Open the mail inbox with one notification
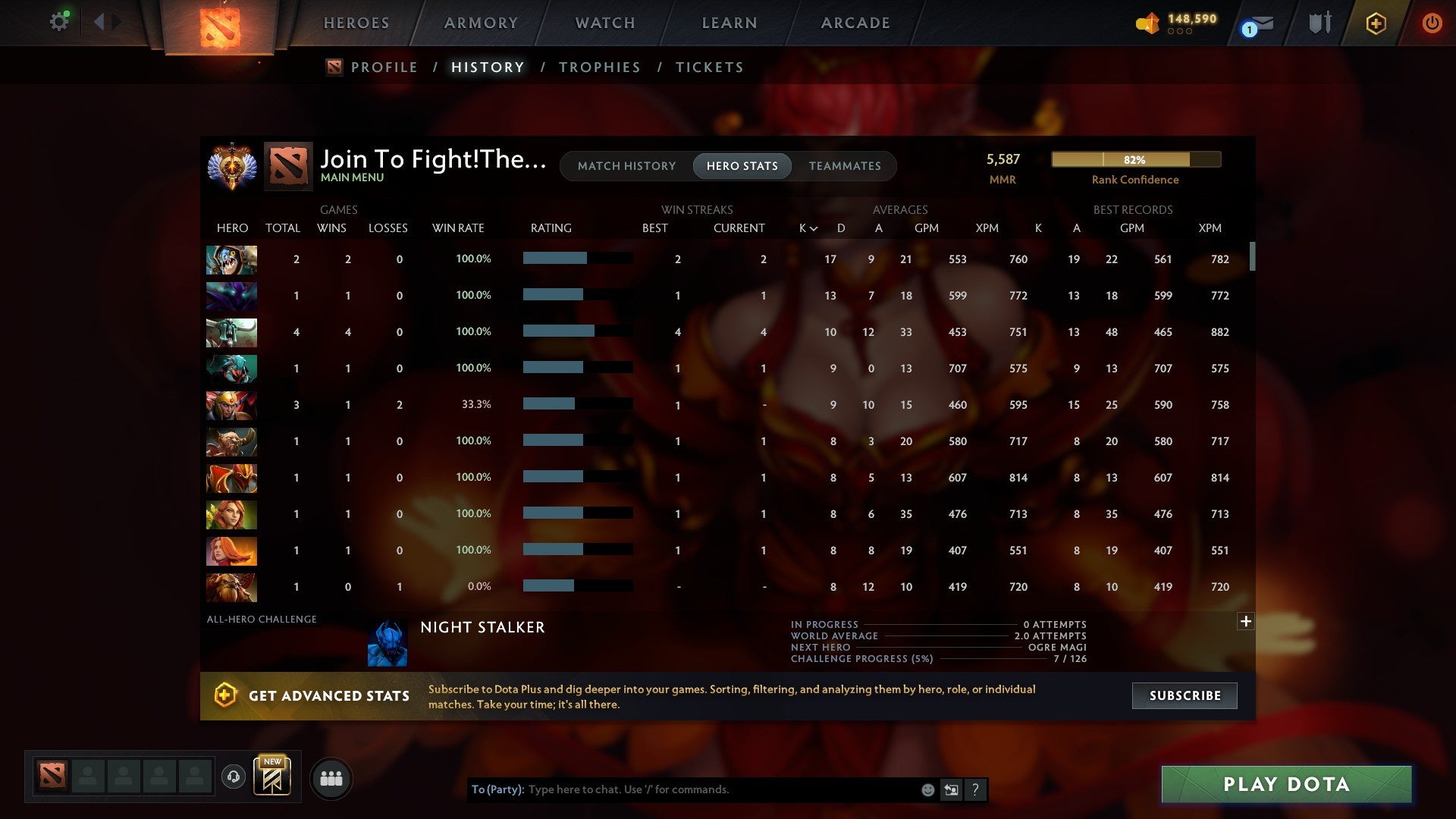This screenshot has width=1456, height=819. pyautogui.click(x=1254, y=24)
